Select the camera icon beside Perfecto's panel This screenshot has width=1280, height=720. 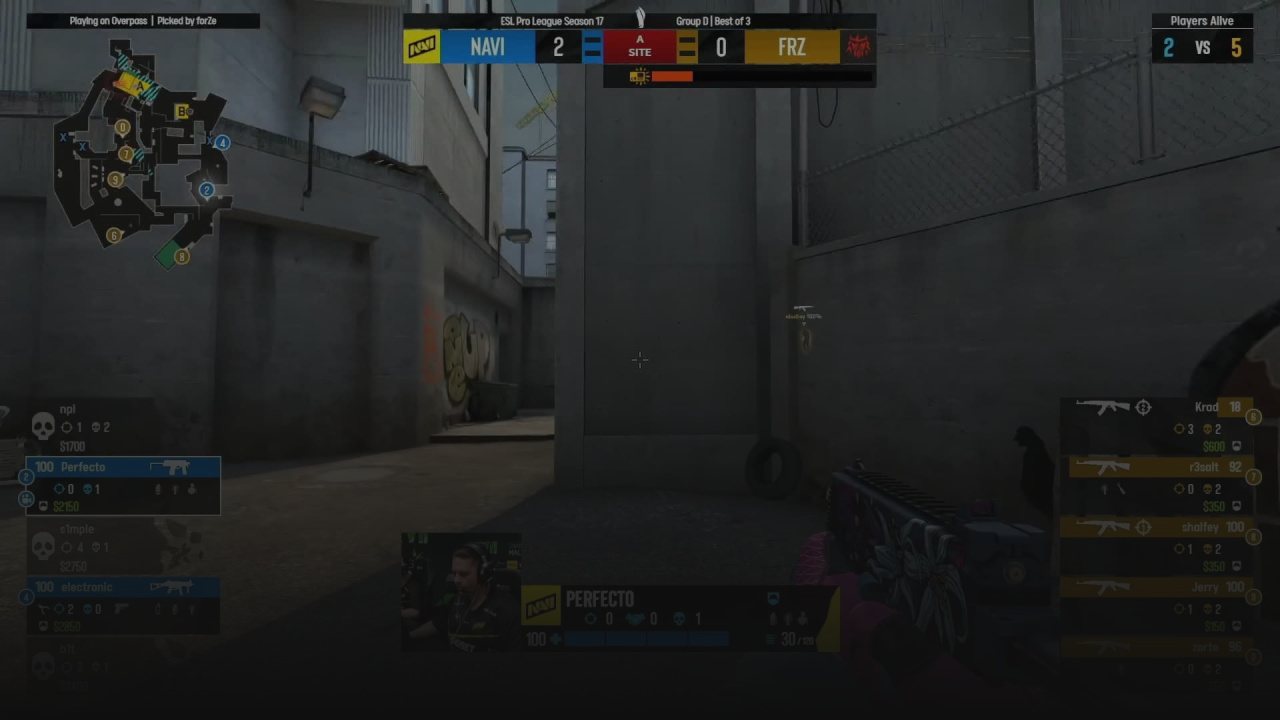[x=26, y=499]
